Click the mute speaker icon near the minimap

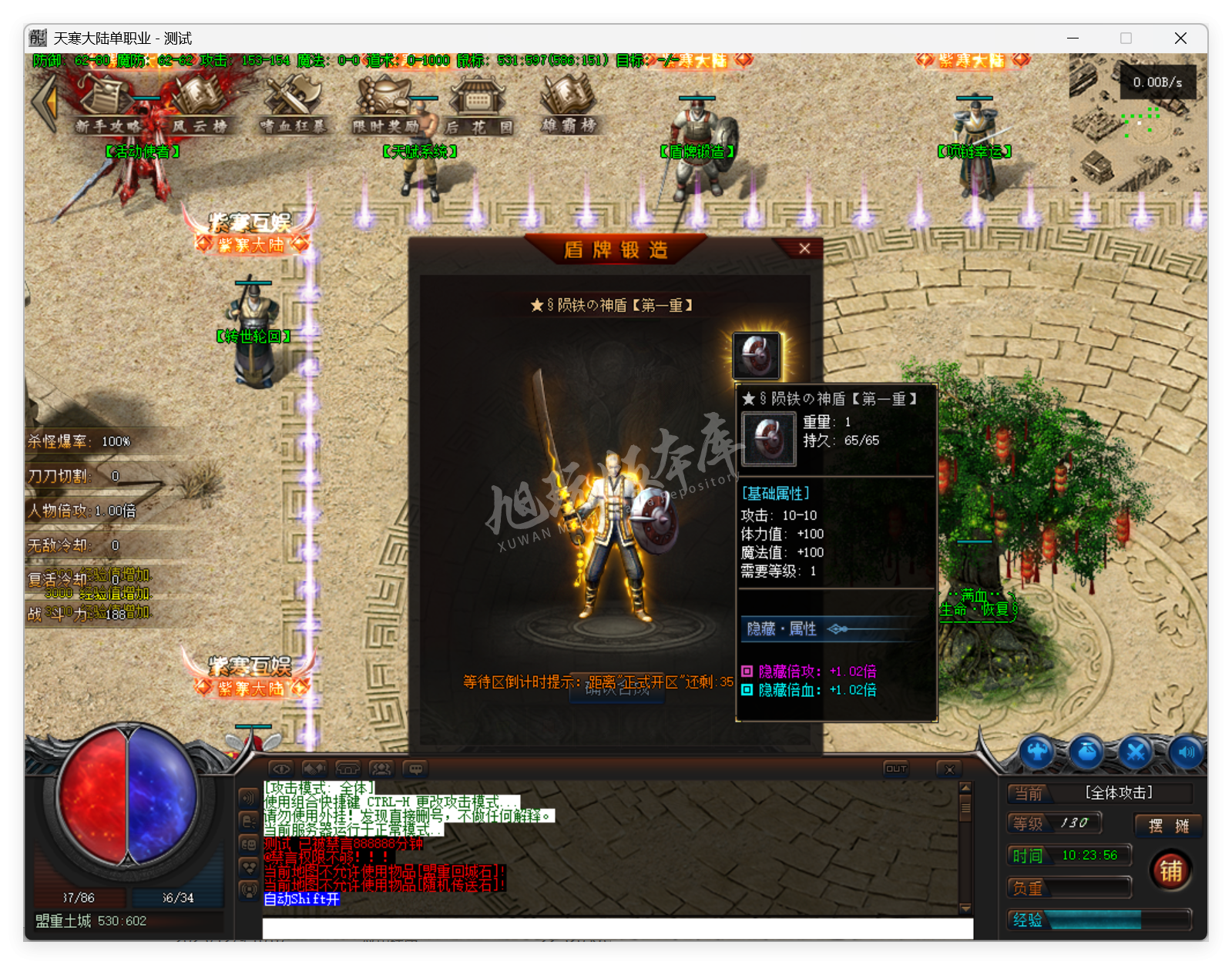[x=1185, y=752]
